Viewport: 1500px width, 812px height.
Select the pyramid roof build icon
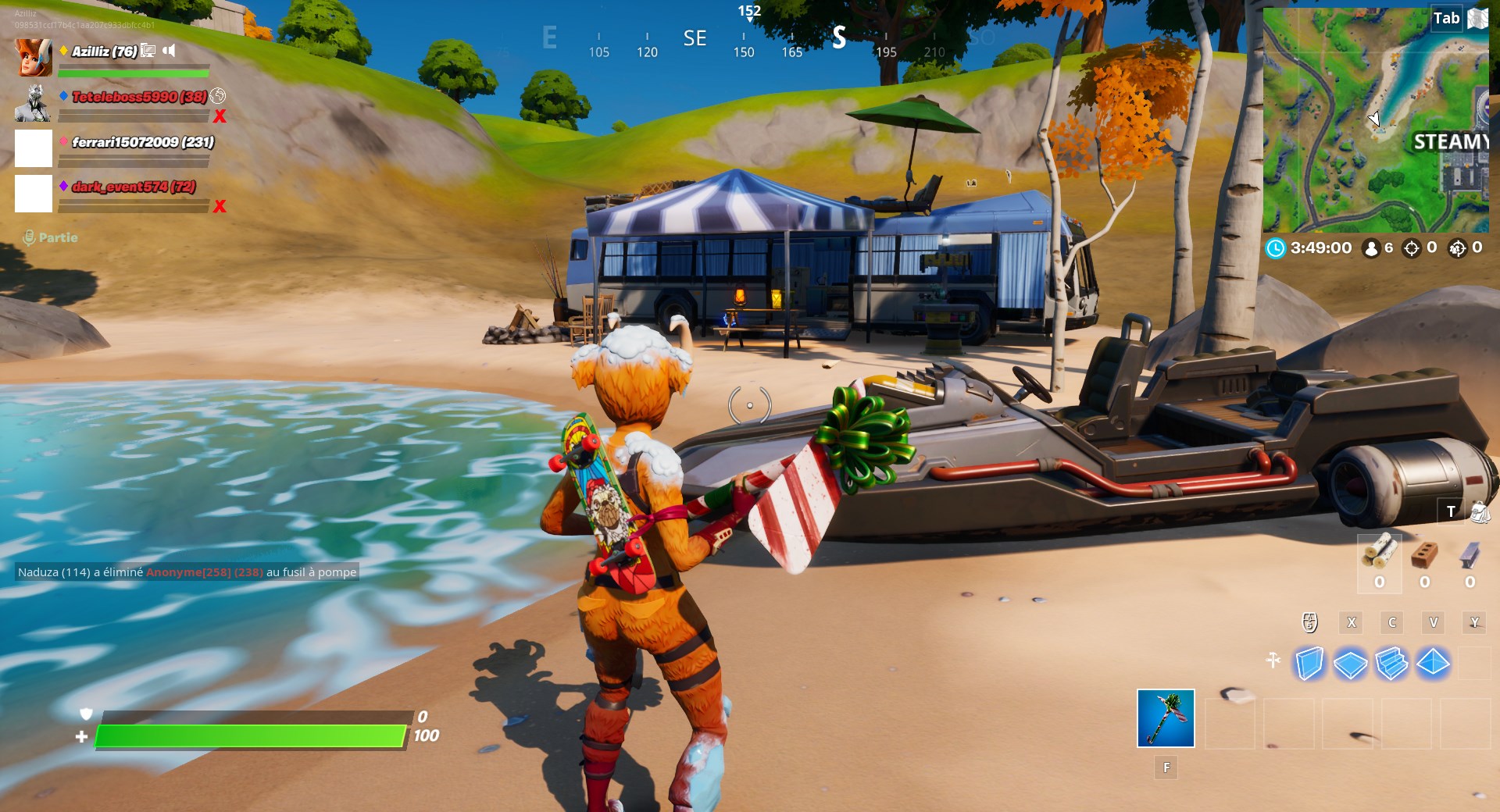tap(1431, 662)
